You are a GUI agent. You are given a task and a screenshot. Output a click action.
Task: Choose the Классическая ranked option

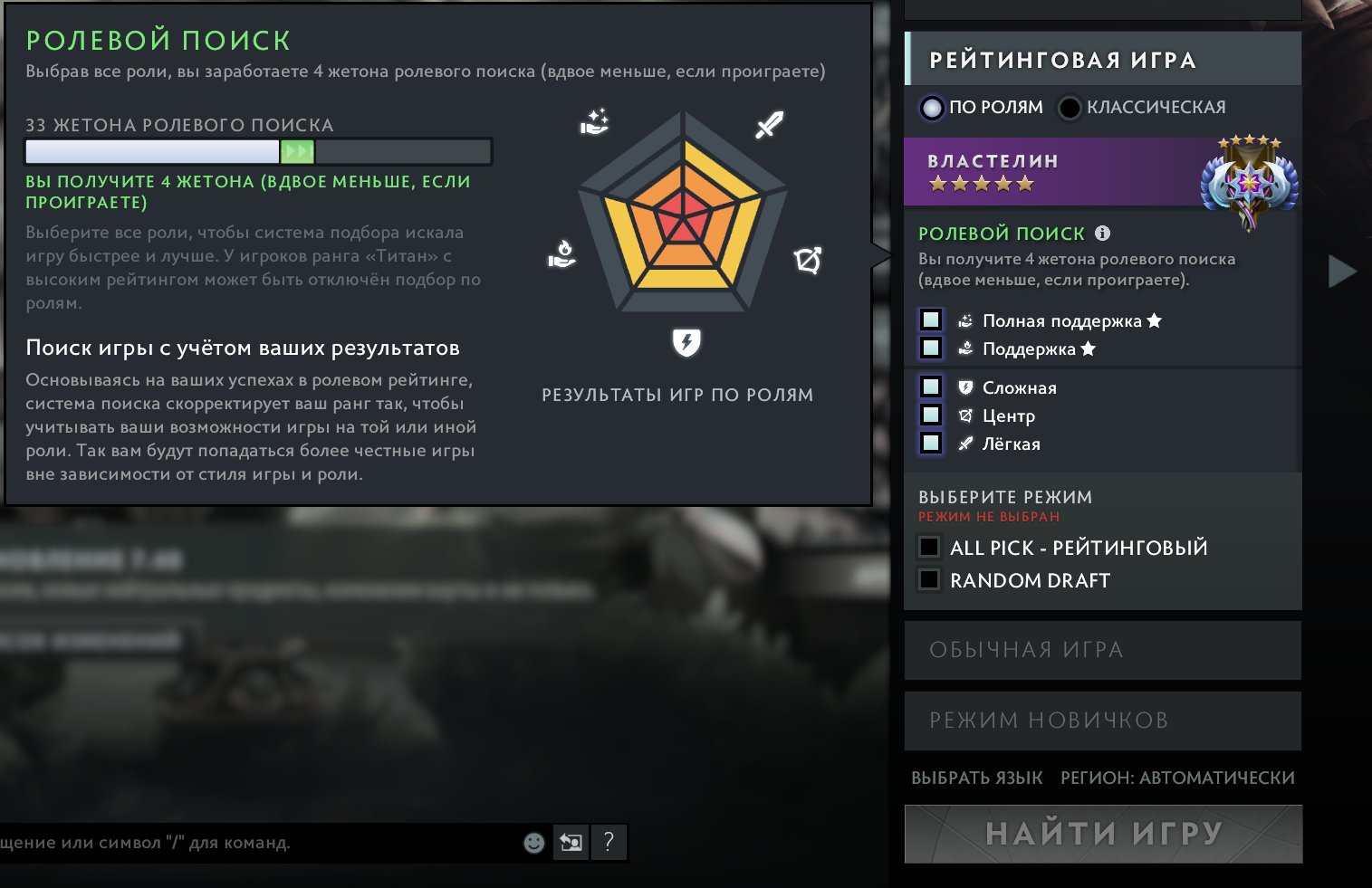[x=1070, y=108]
